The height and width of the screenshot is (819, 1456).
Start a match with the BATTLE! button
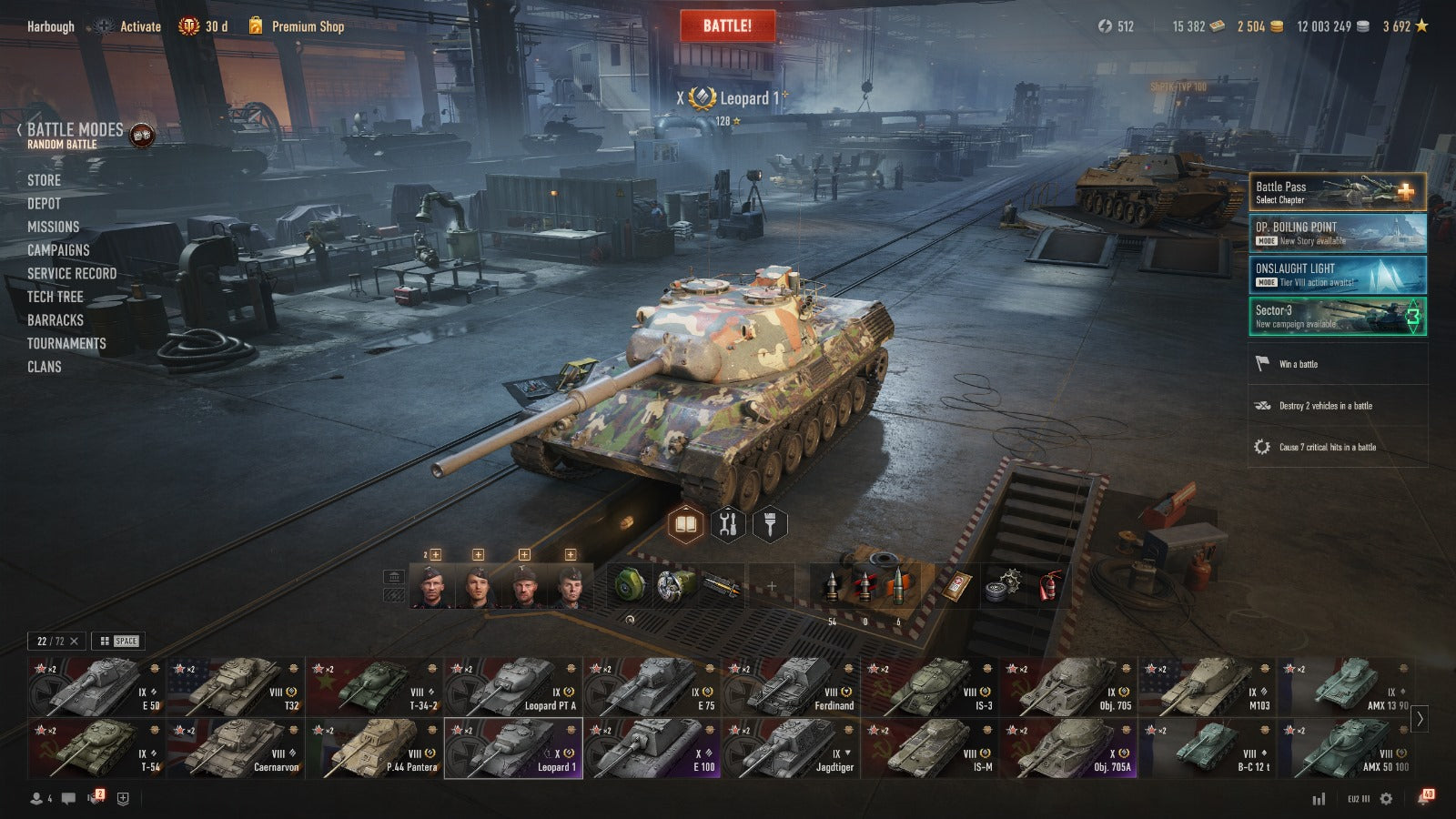point(727,26)
